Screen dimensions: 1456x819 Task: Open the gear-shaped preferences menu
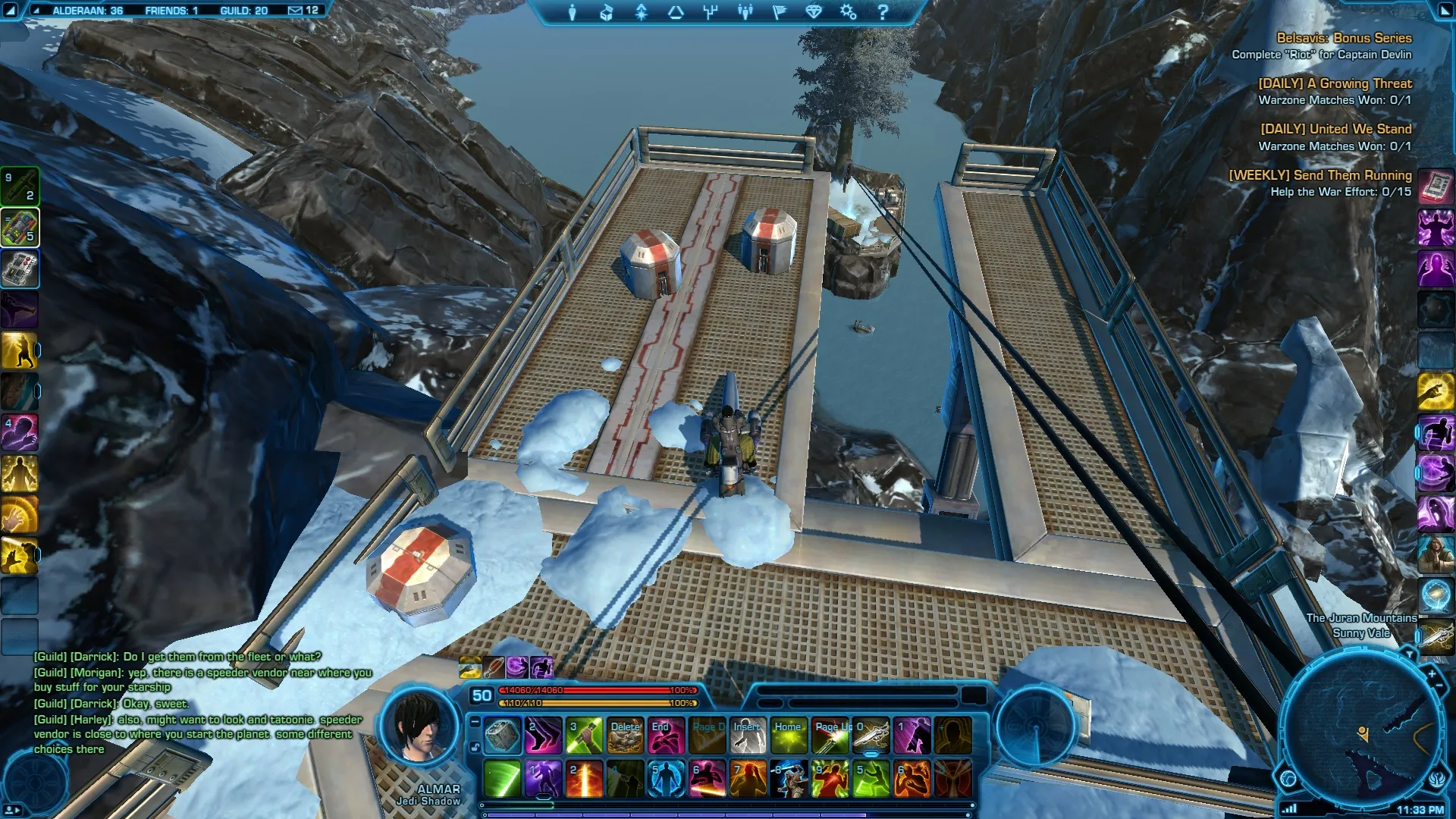click(848, 12)
